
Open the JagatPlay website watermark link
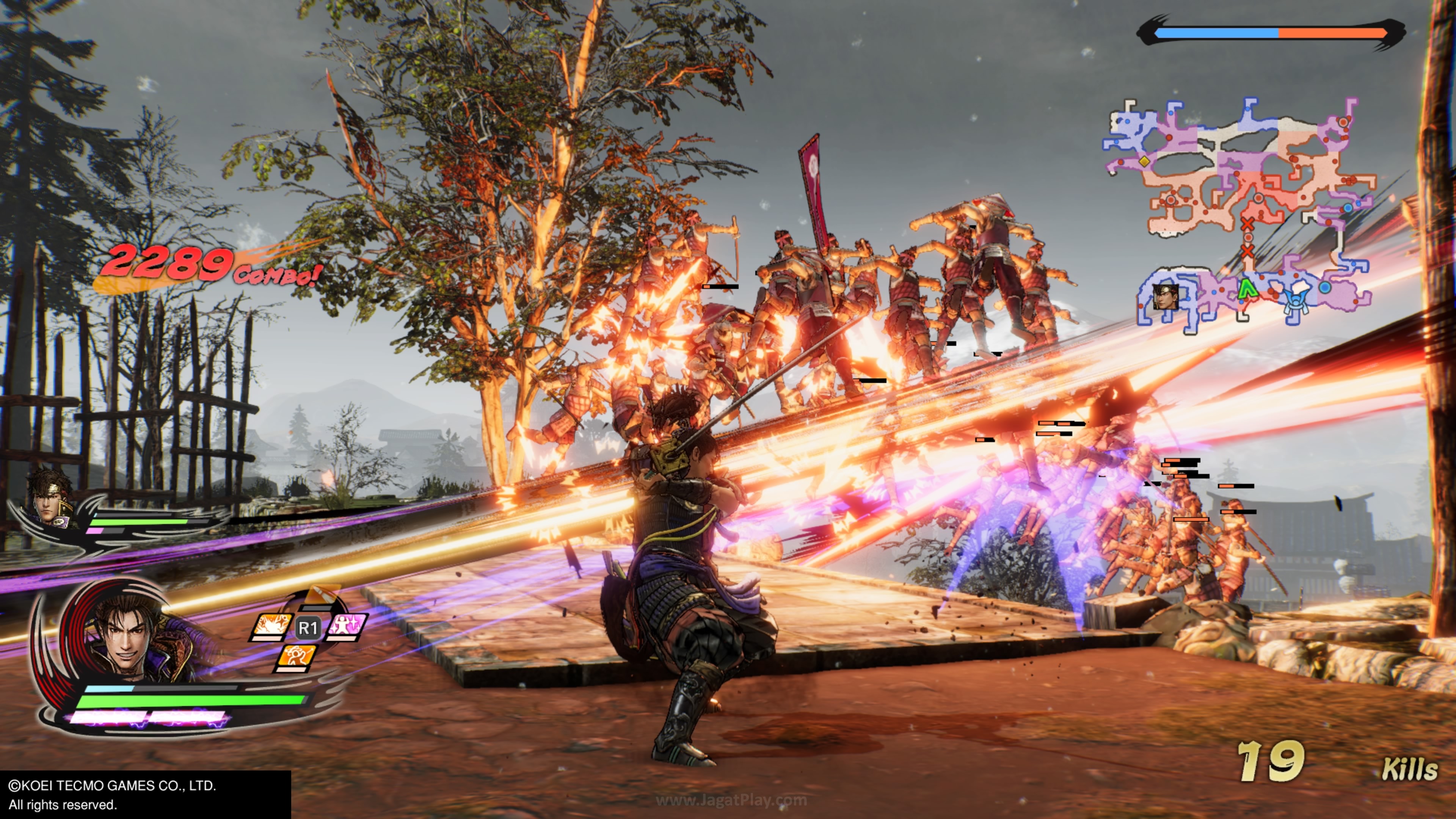coord(731,800)
